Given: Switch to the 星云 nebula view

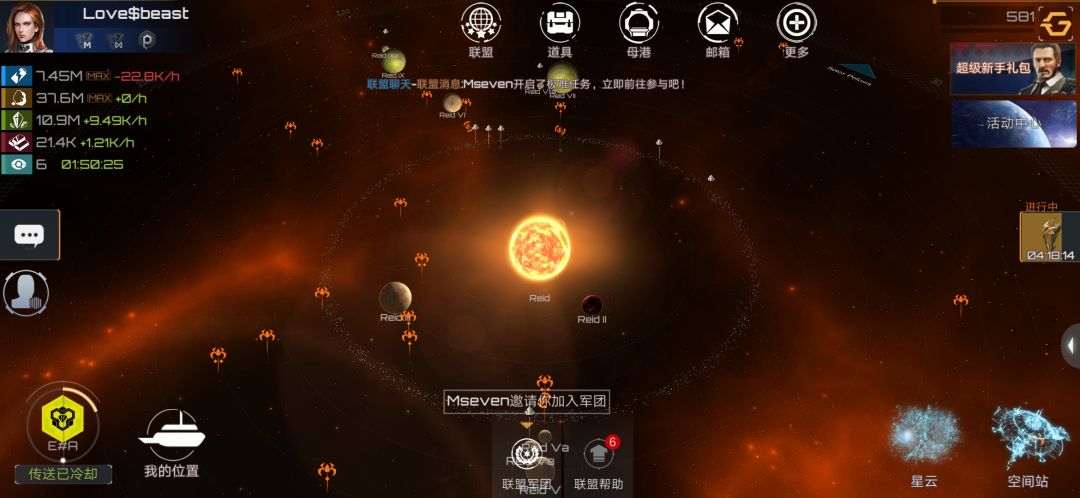Looking at the screenshot, I should [x=924, y=441].
